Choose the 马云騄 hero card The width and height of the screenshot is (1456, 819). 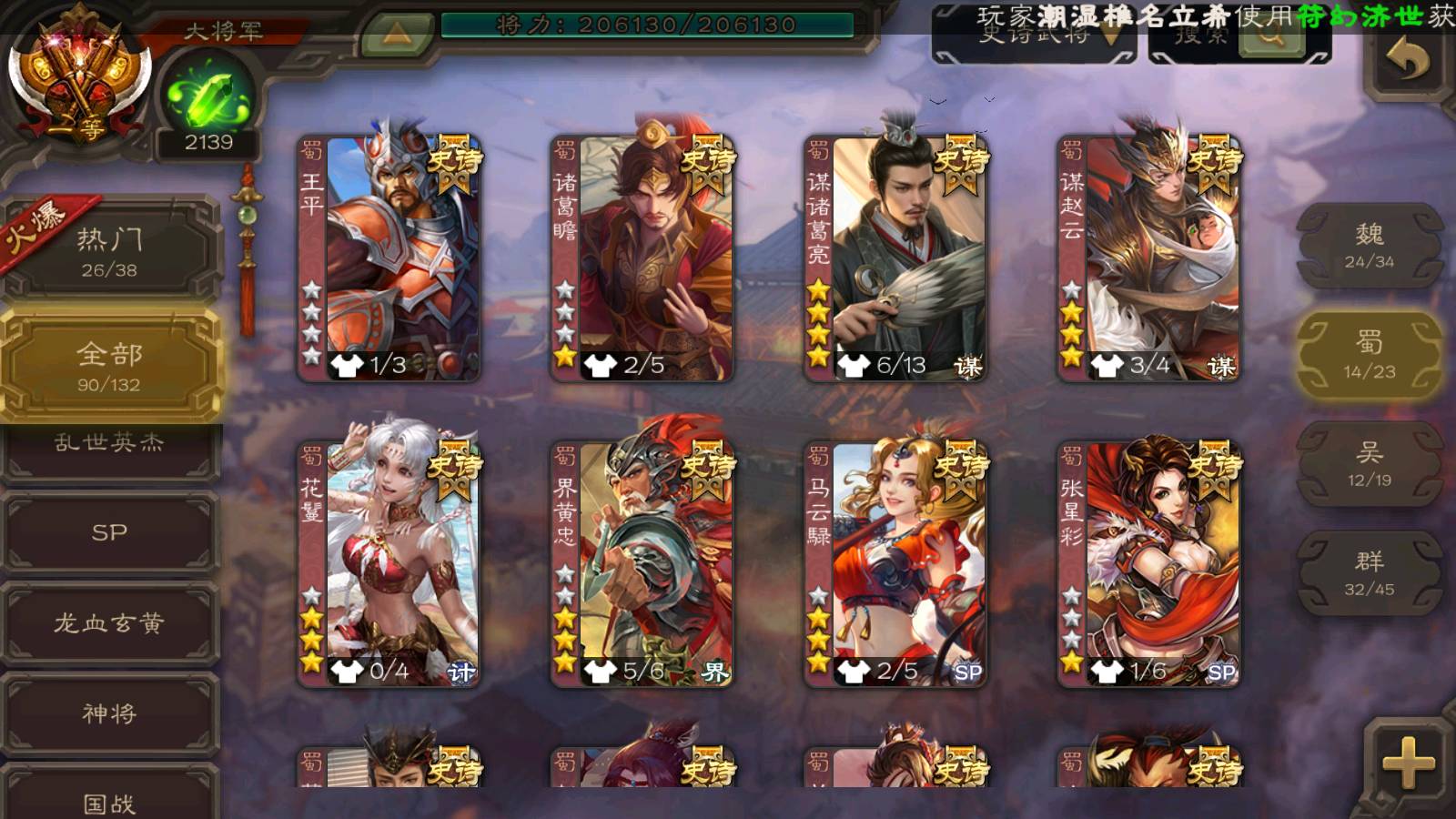pos(895,563)
